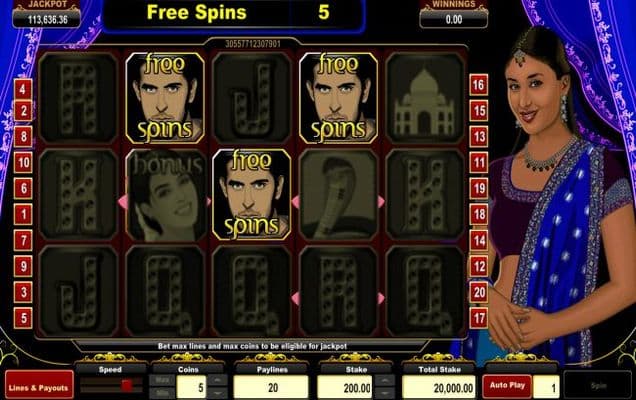This screenshot has width=636, height=400.
Task: Choose payline 20 marker
Action: (x=479, y=292)
